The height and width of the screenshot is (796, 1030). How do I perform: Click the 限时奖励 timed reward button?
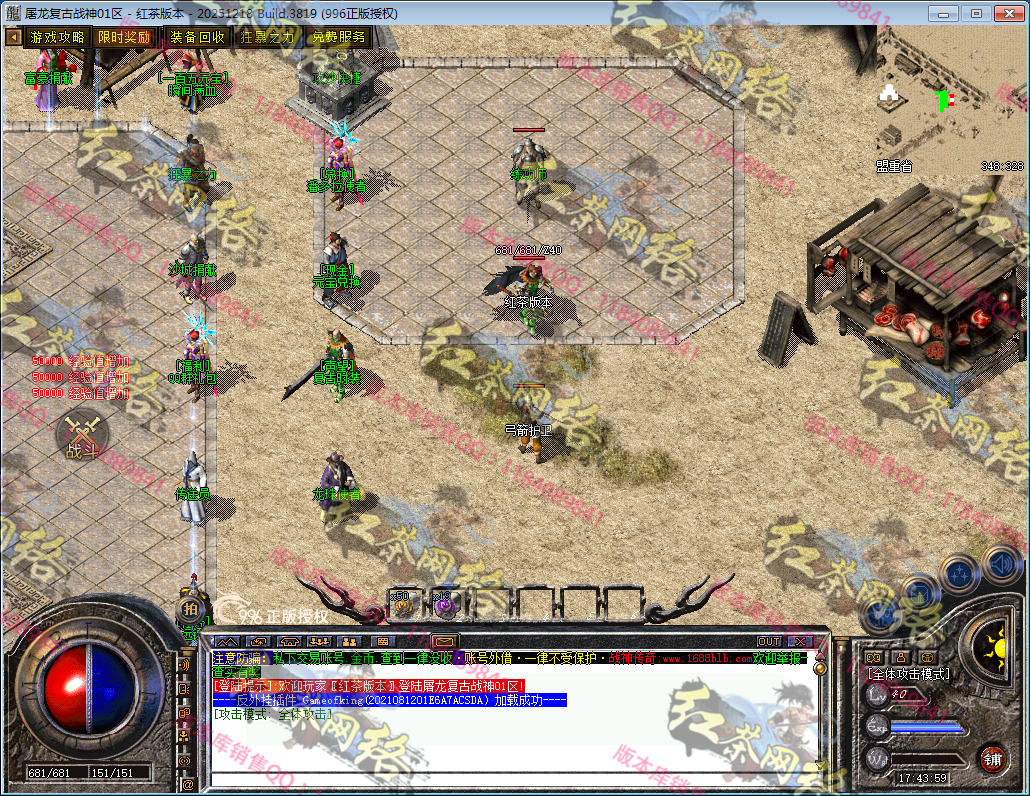pyautogui.click(x=125, y=37)
